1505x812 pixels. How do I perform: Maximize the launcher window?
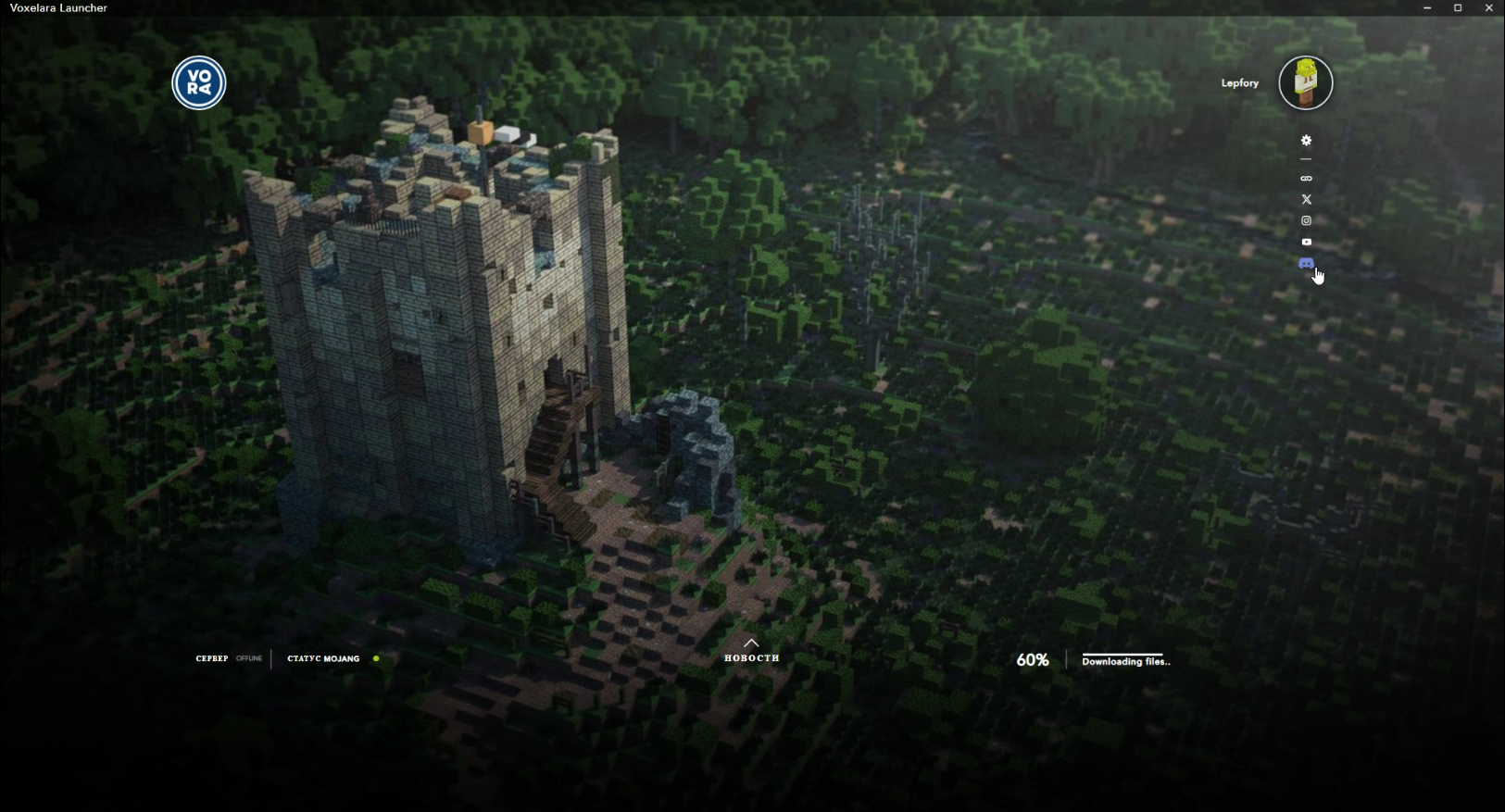point(1458,8)
